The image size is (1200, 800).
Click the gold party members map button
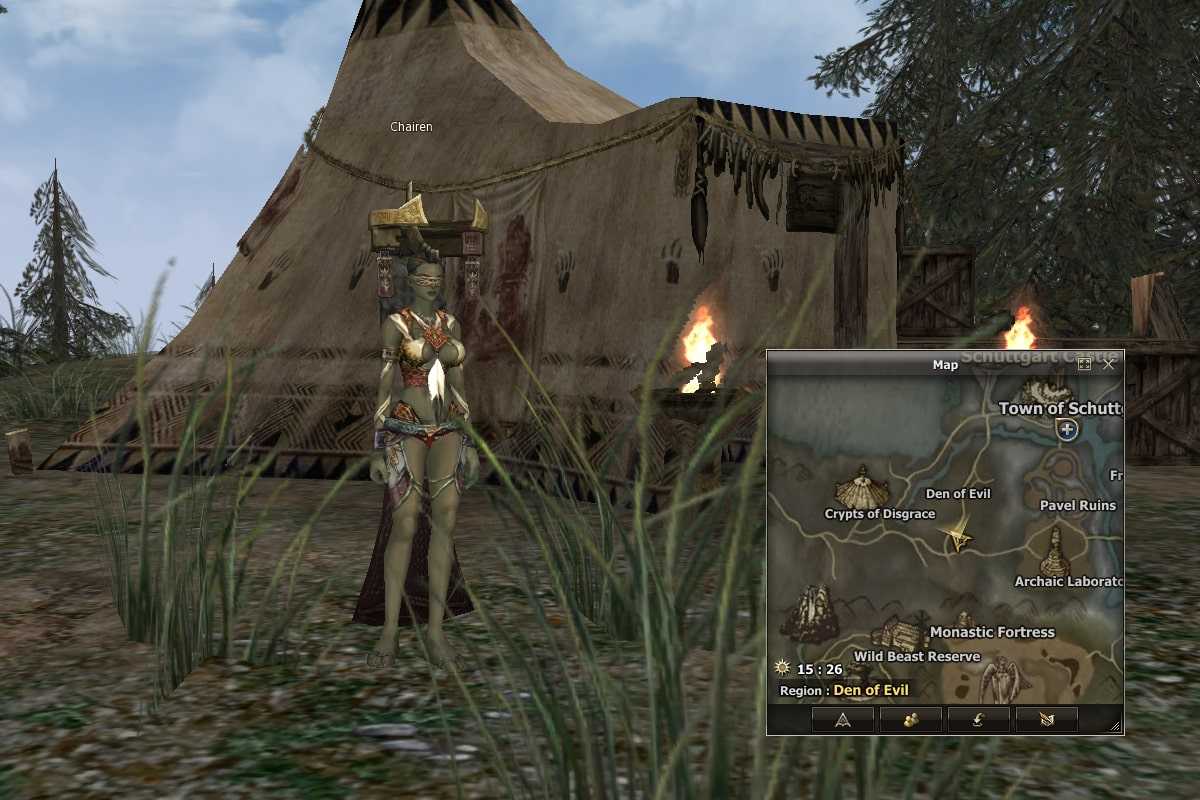(x=910, y=719)
